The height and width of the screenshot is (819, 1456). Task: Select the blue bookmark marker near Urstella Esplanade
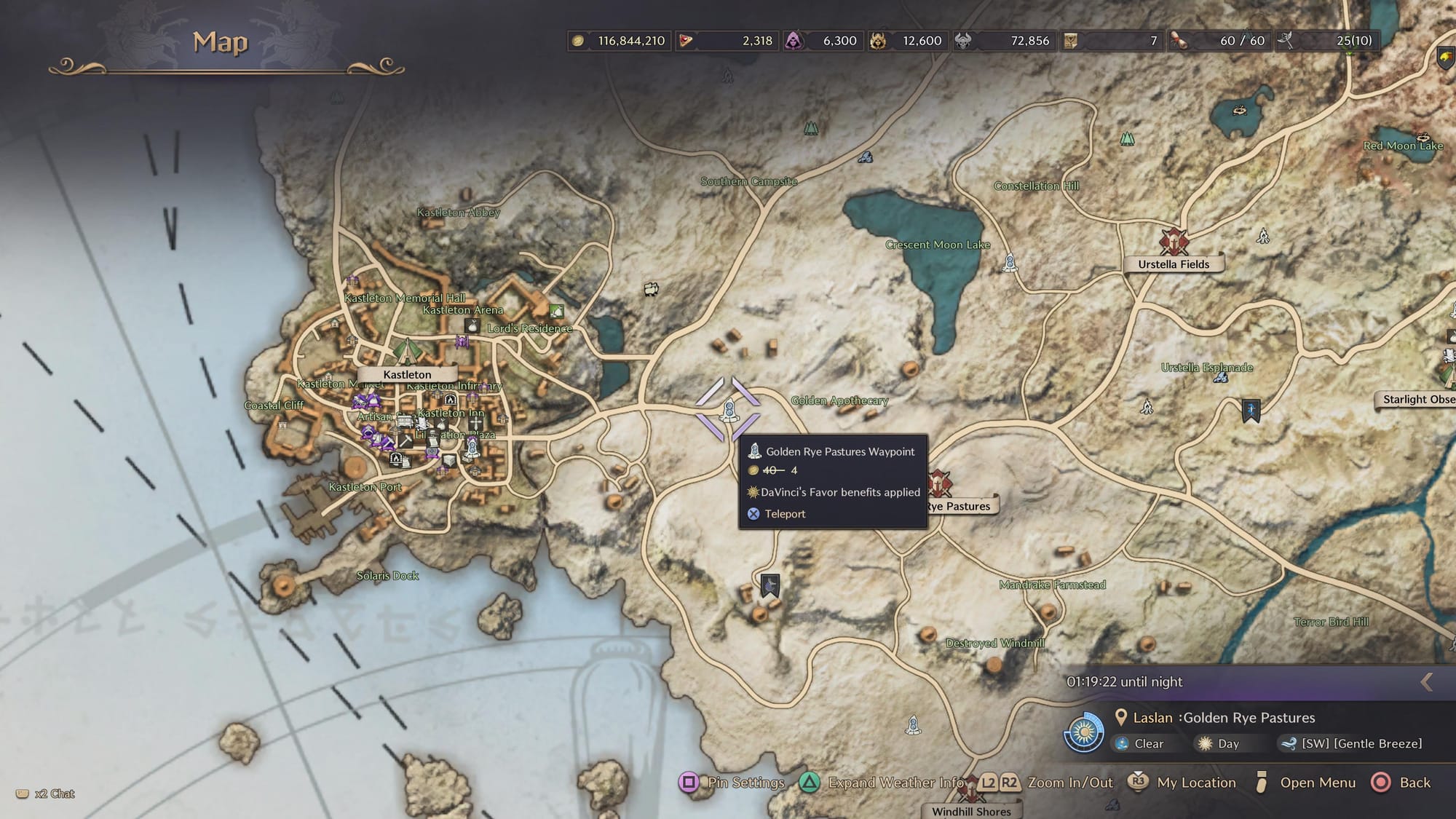(1251, 411)
